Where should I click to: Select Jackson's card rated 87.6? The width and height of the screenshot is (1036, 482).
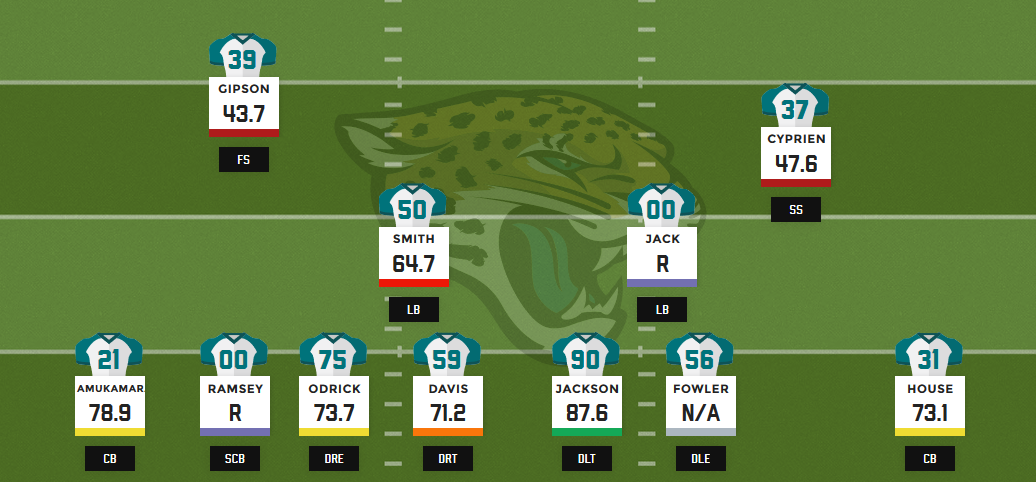[586, 402]
